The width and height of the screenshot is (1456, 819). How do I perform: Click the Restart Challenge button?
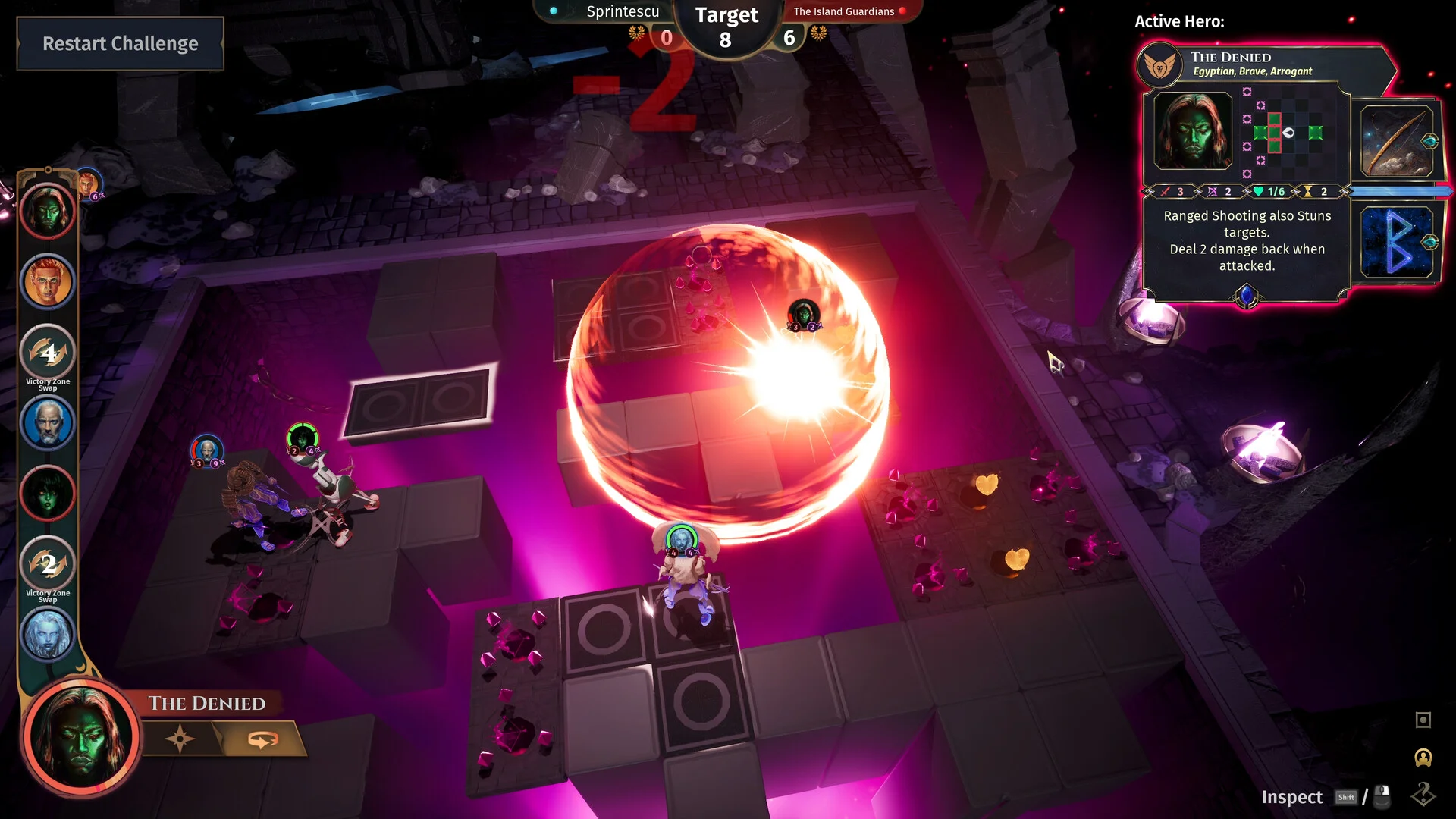[120, 44]
